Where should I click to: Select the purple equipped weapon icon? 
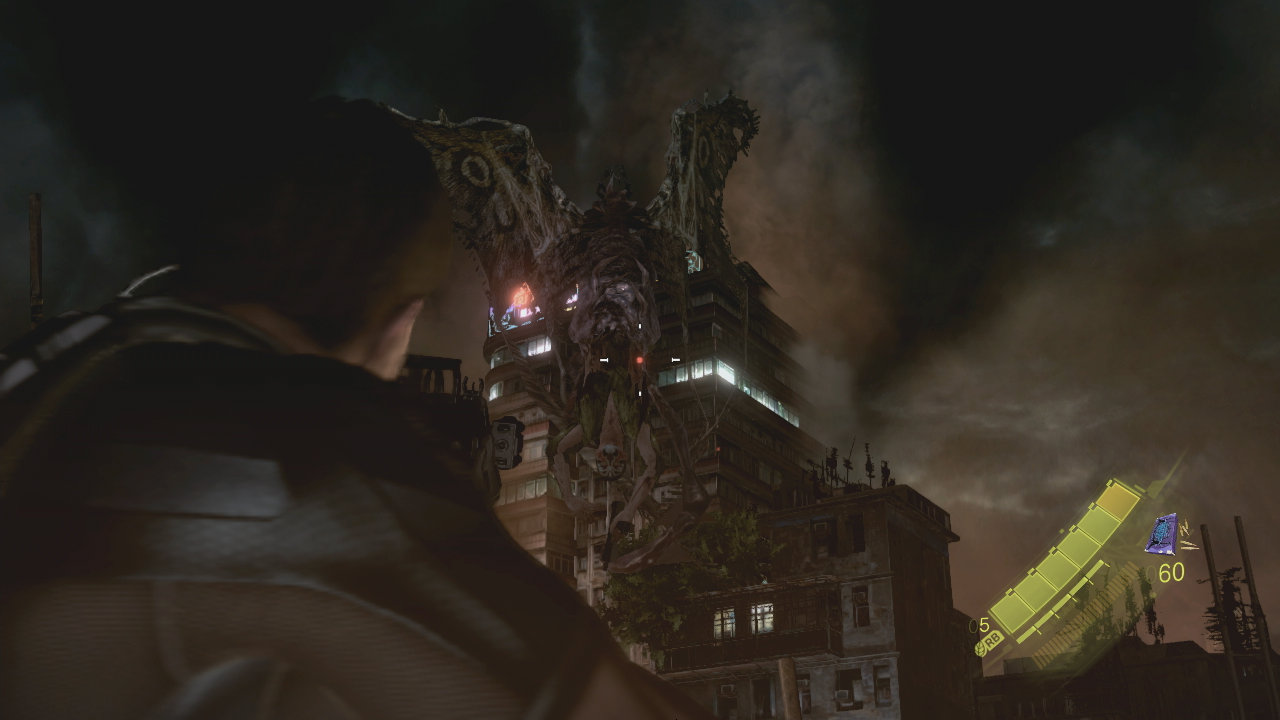pyautogui.click(x=1162, y=534)
